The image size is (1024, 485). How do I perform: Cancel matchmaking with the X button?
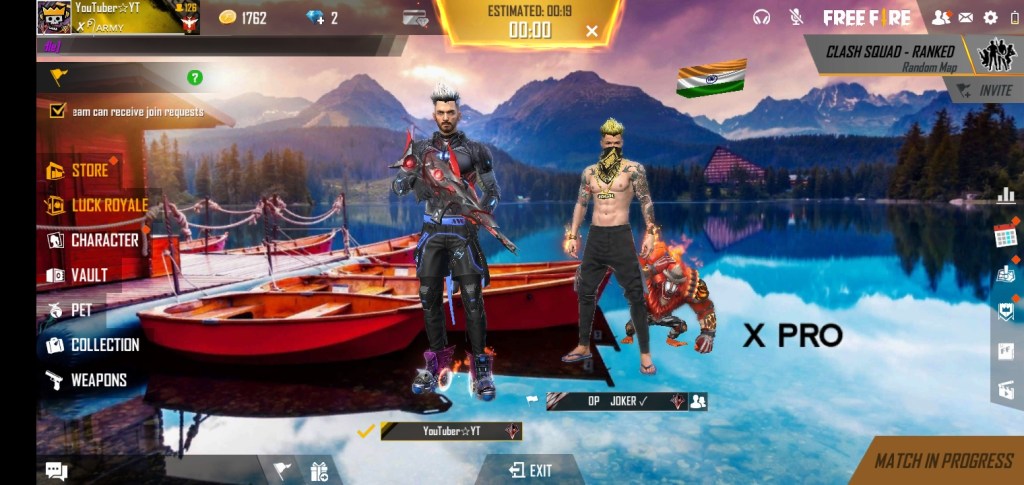pos(592,31)
